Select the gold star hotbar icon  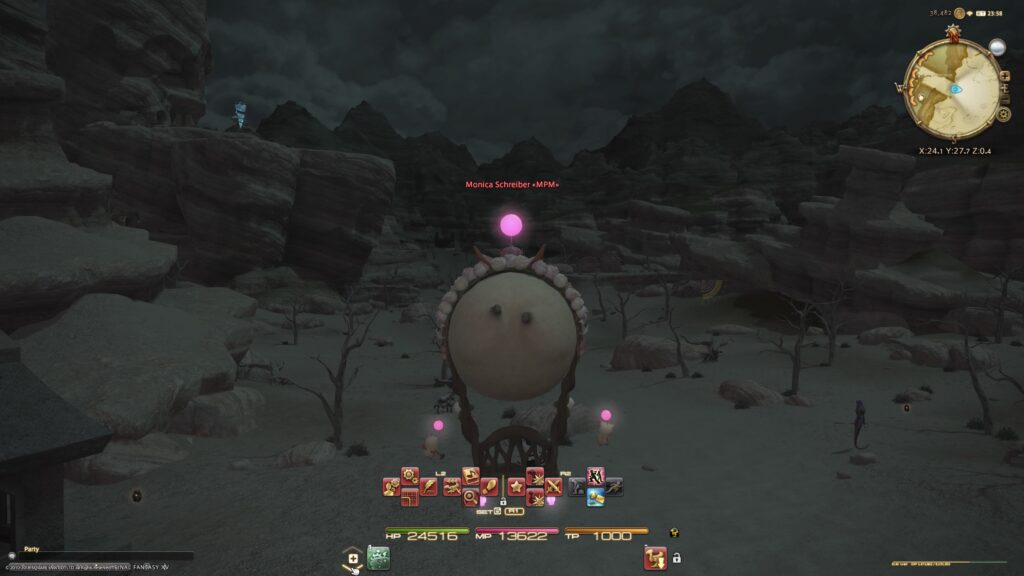516,487
